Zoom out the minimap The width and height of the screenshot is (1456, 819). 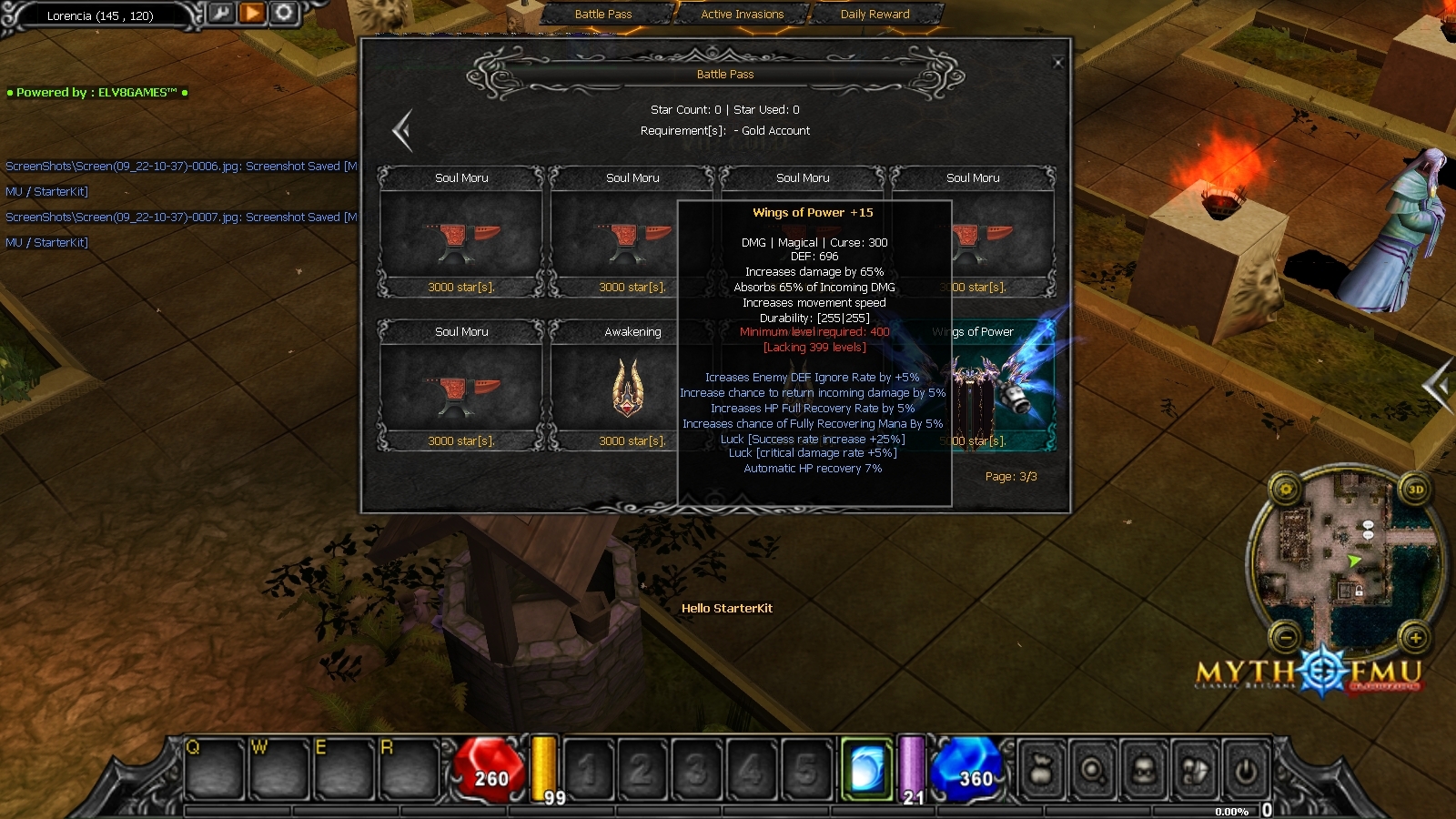[1286, 637]
